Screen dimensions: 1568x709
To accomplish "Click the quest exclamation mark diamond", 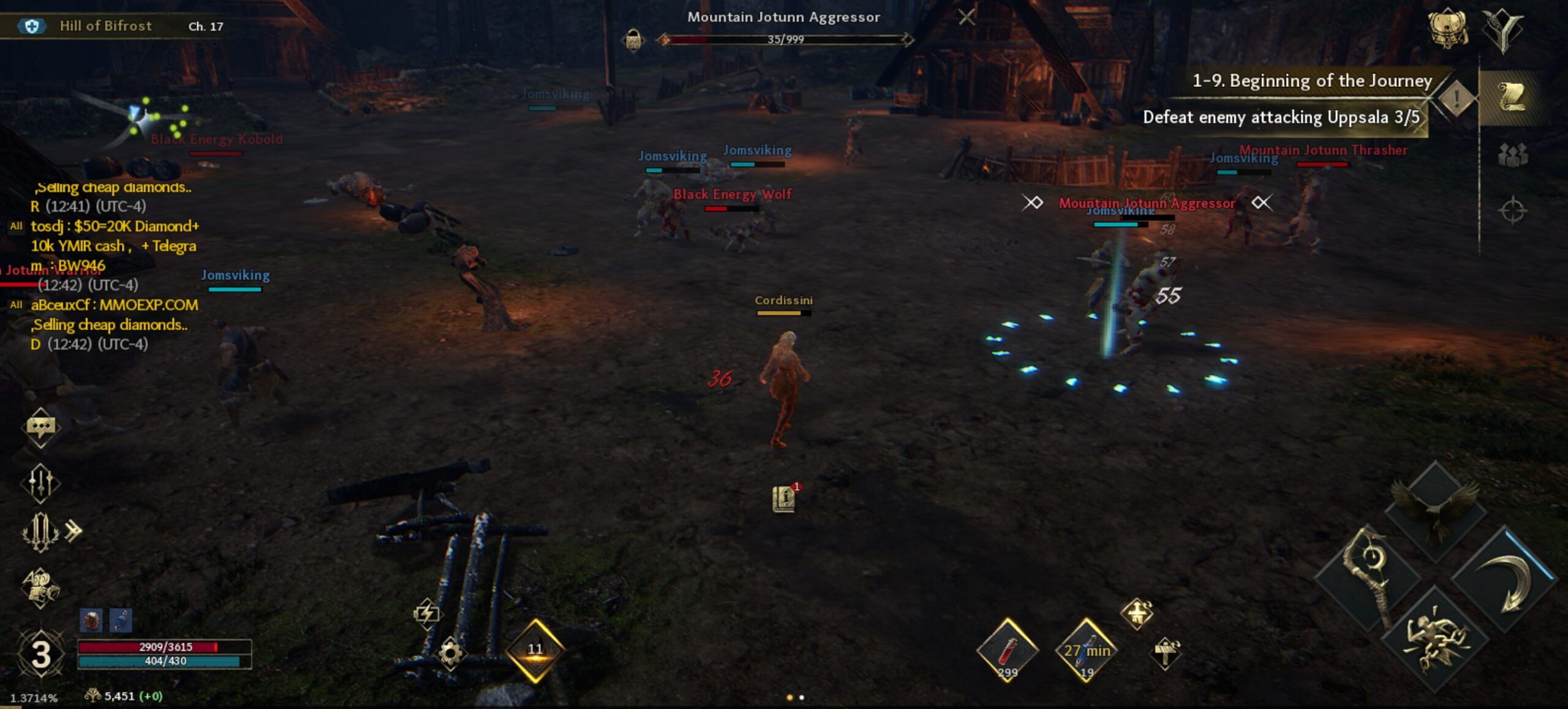I will (x=1456, y=97).
